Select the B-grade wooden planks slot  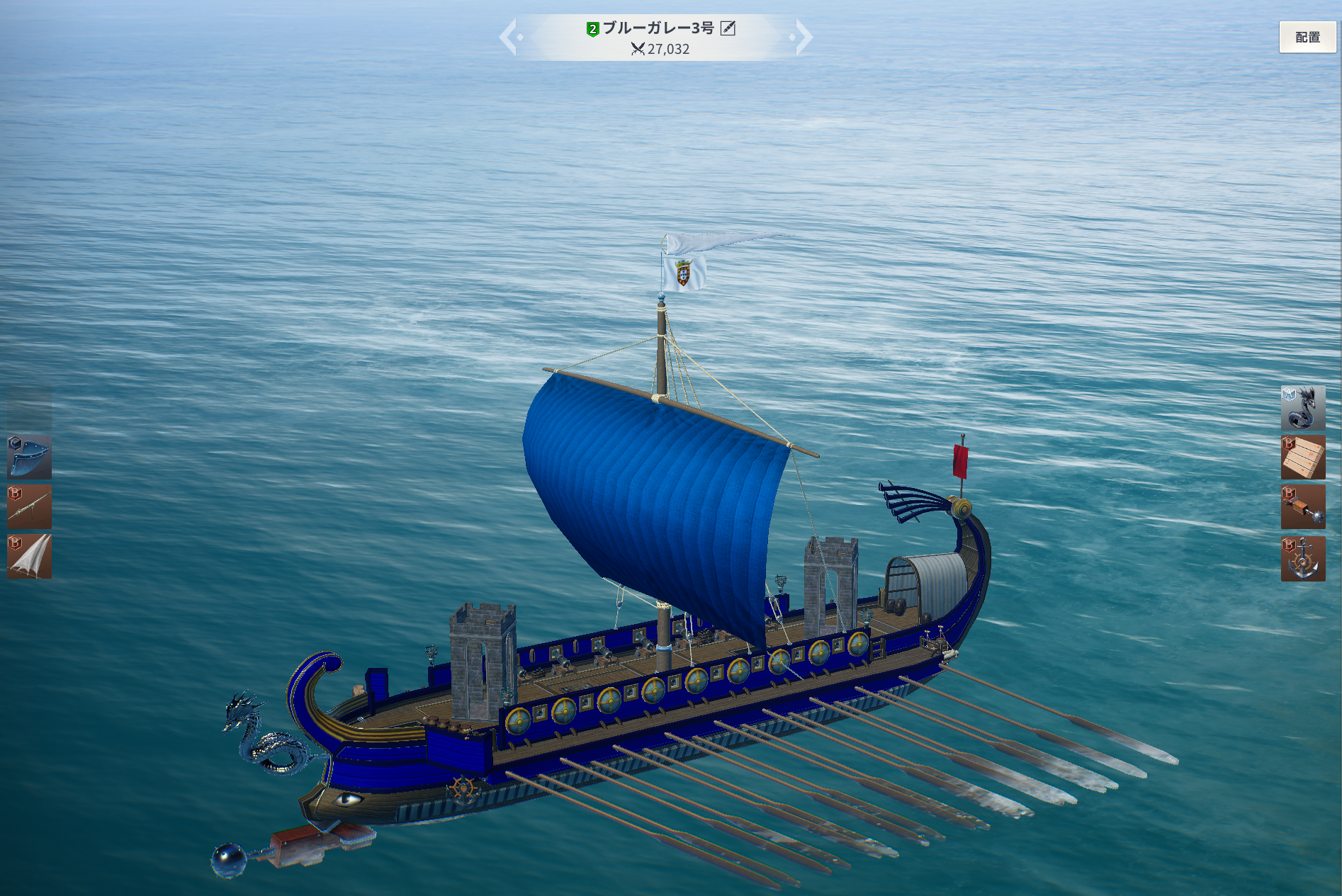(x=1303, y=458)
